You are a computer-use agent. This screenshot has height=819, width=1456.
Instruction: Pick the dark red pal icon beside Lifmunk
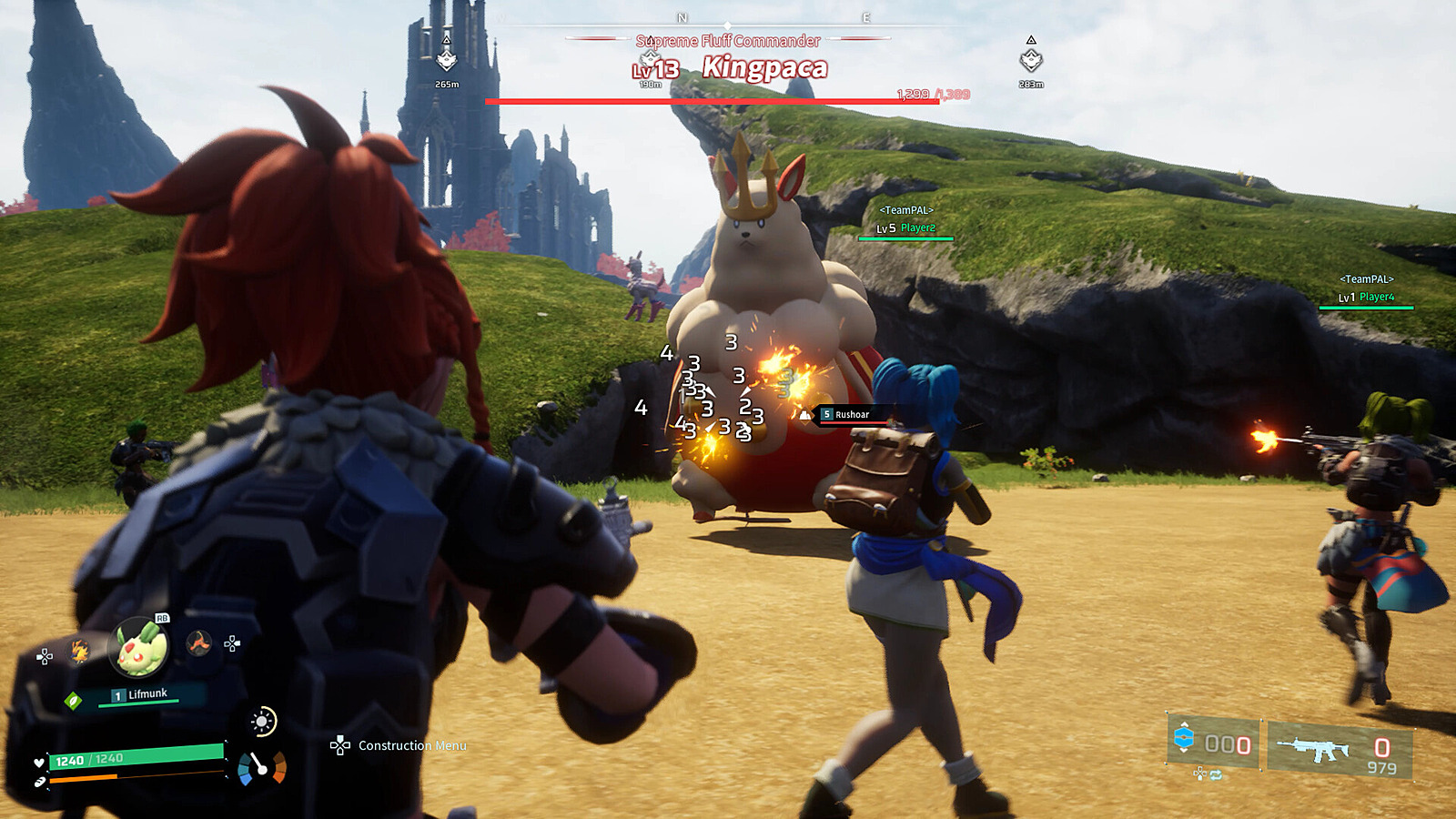pos(198,643)
